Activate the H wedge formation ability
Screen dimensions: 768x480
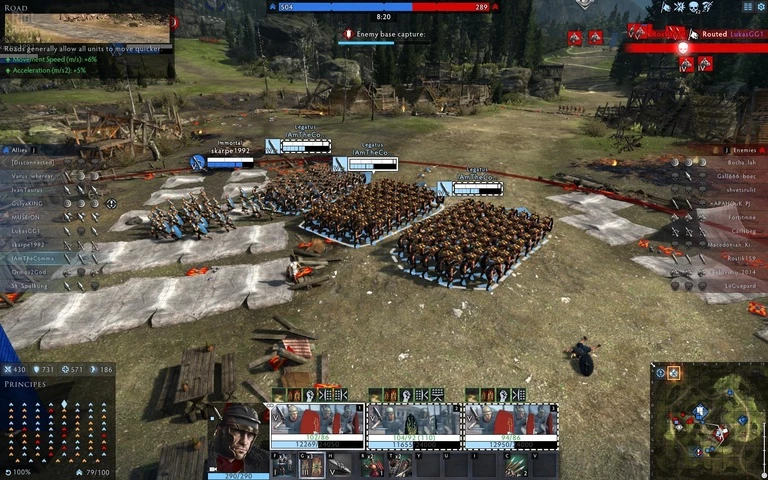[340, 465]
